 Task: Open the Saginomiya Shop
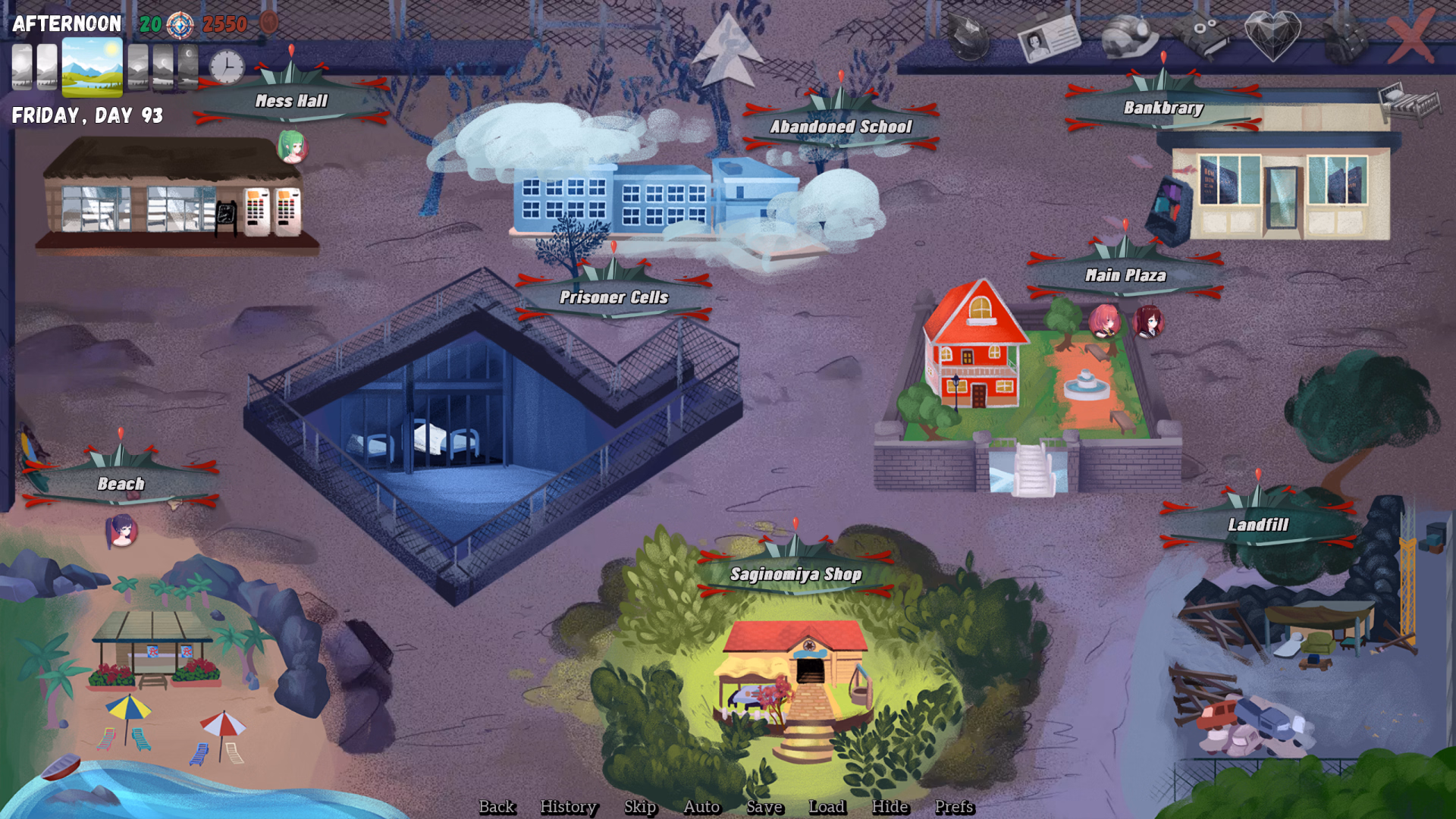[x=795, y=574]
